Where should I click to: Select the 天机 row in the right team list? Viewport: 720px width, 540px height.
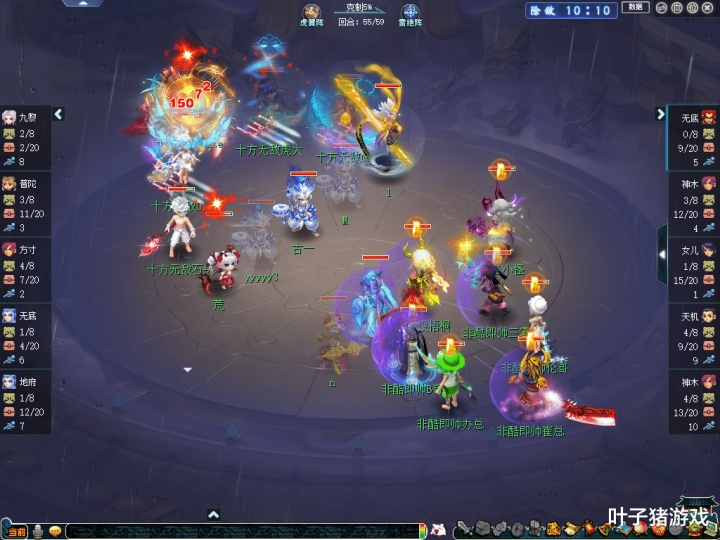point(693,335)
